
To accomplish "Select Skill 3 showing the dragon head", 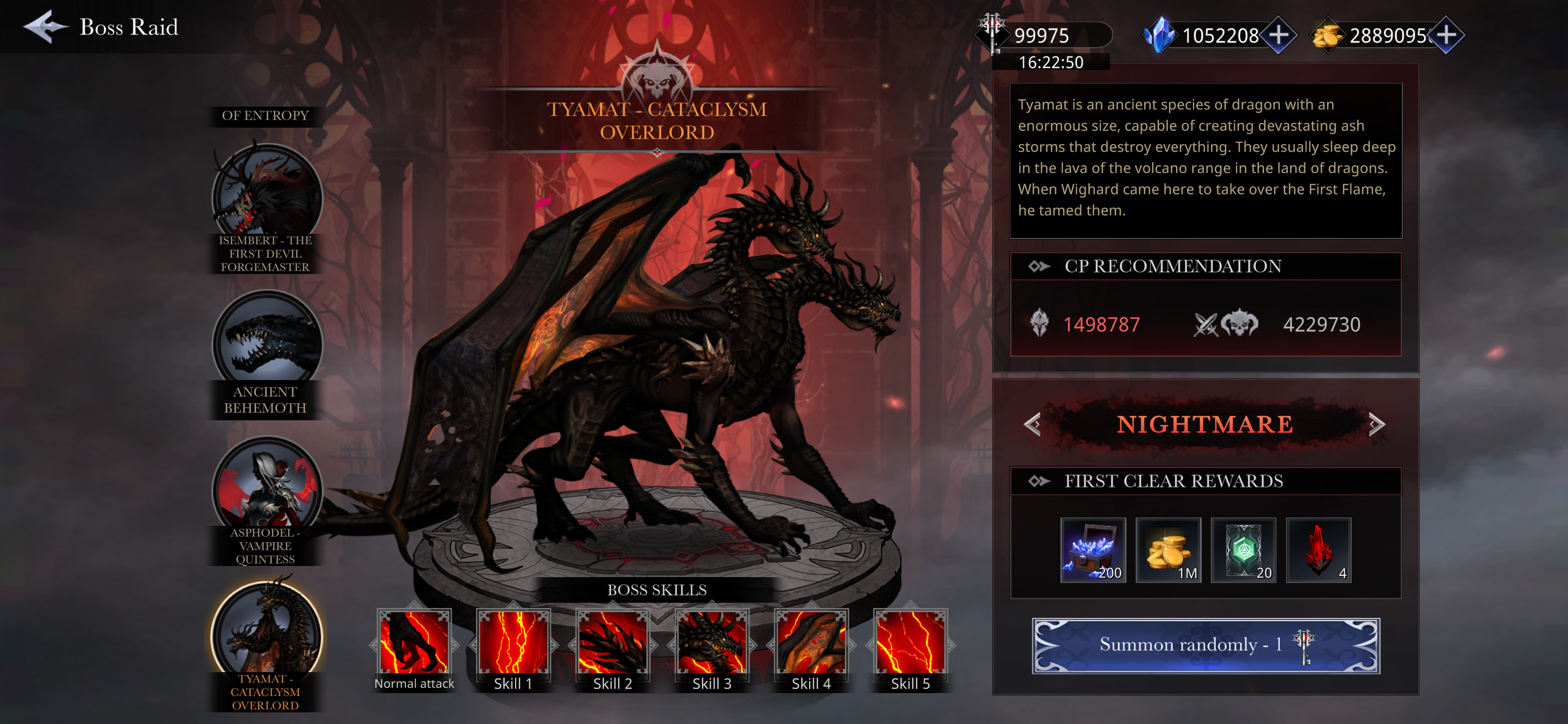I will click(x=712, y=644).
